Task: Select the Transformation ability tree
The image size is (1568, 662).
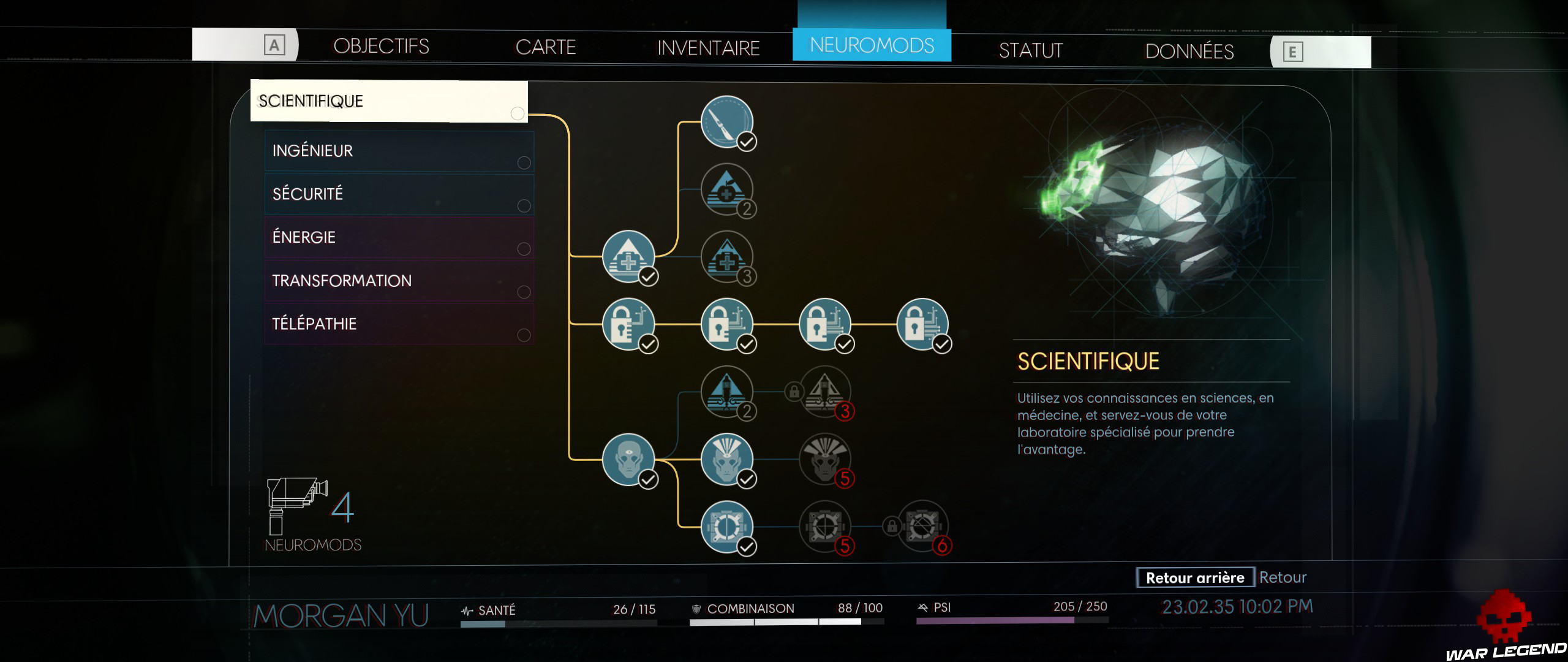Action: 399,281
